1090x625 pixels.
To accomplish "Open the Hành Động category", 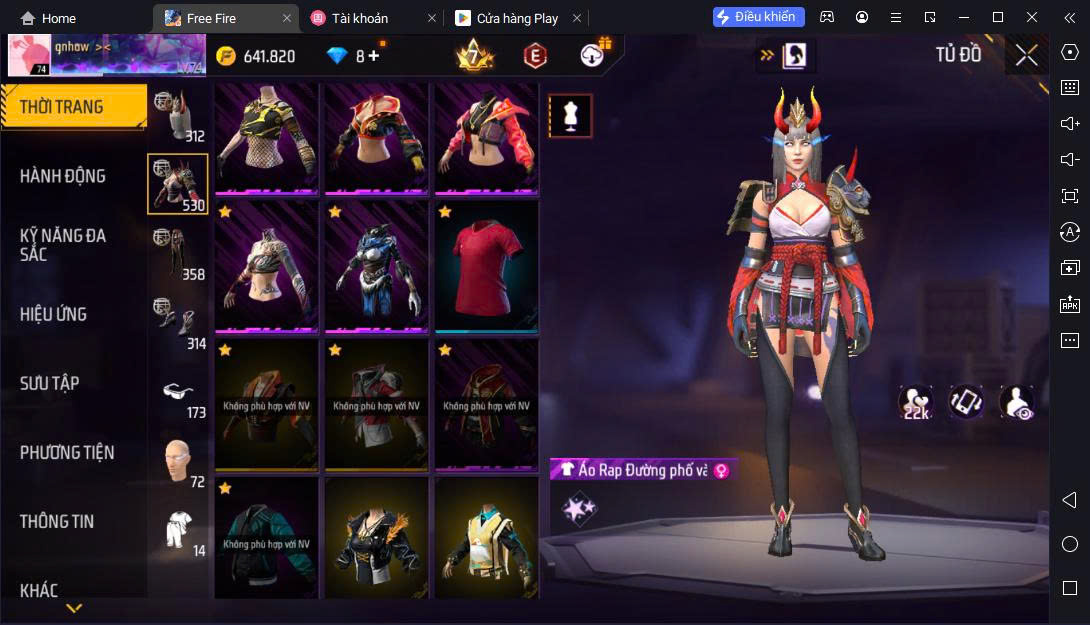I will tap(63, 176).
